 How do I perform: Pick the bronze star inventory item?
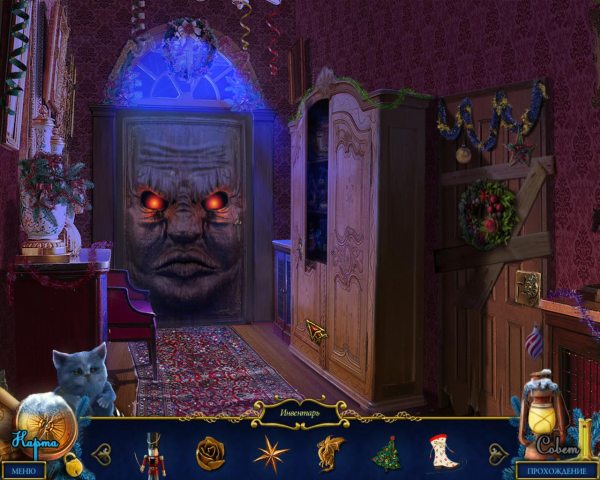[270, 453]
